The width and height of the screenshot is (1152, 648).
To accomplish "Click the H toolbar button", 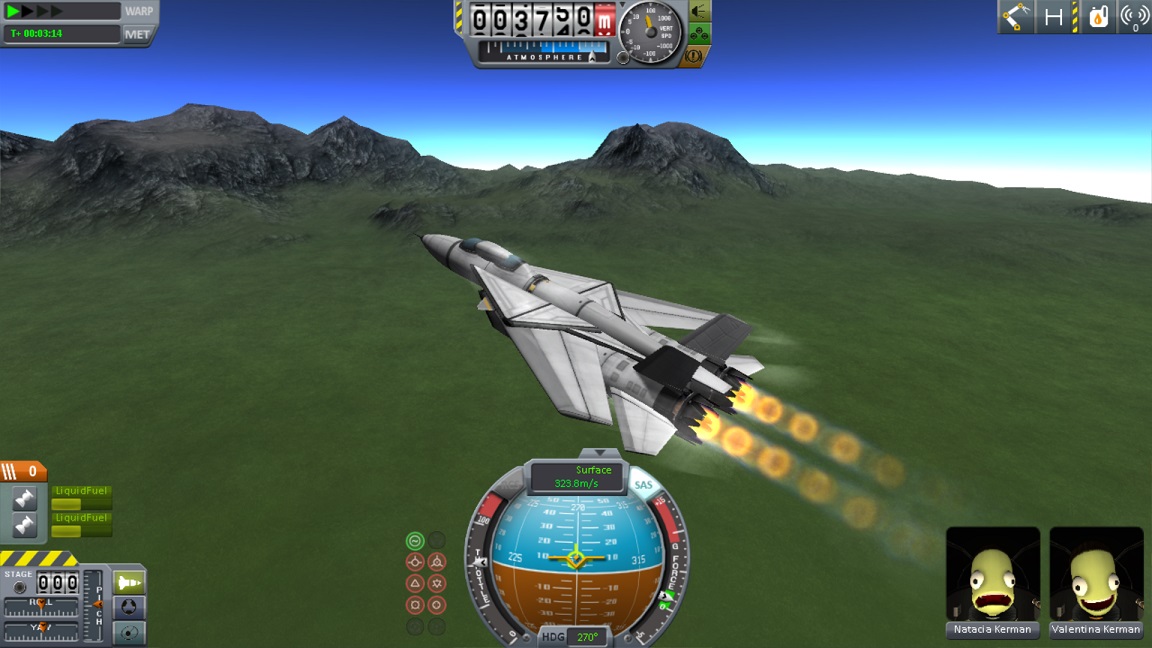I will [1054, 16].
